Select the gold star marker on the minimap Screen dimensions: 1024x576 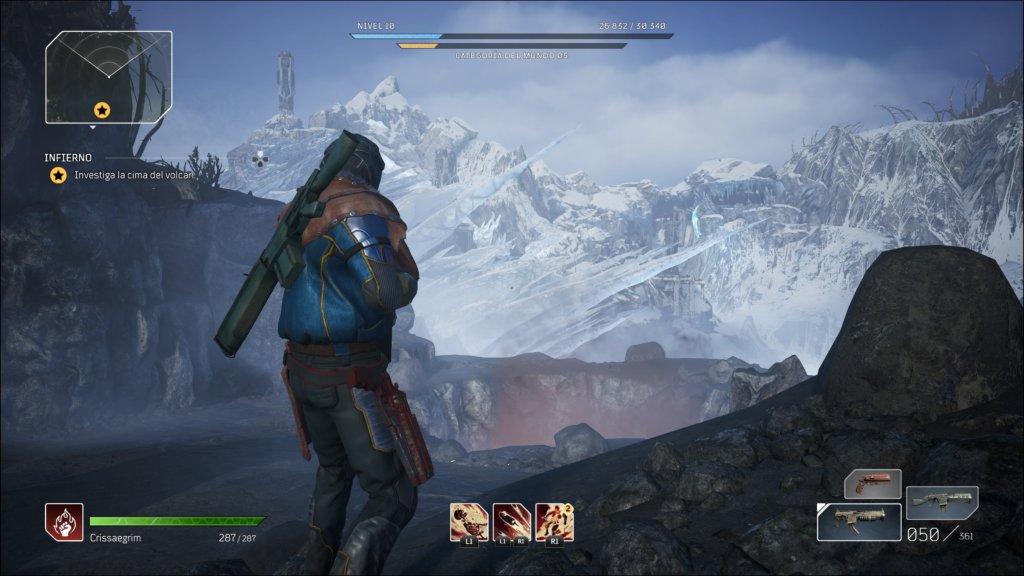coord(101,109)
